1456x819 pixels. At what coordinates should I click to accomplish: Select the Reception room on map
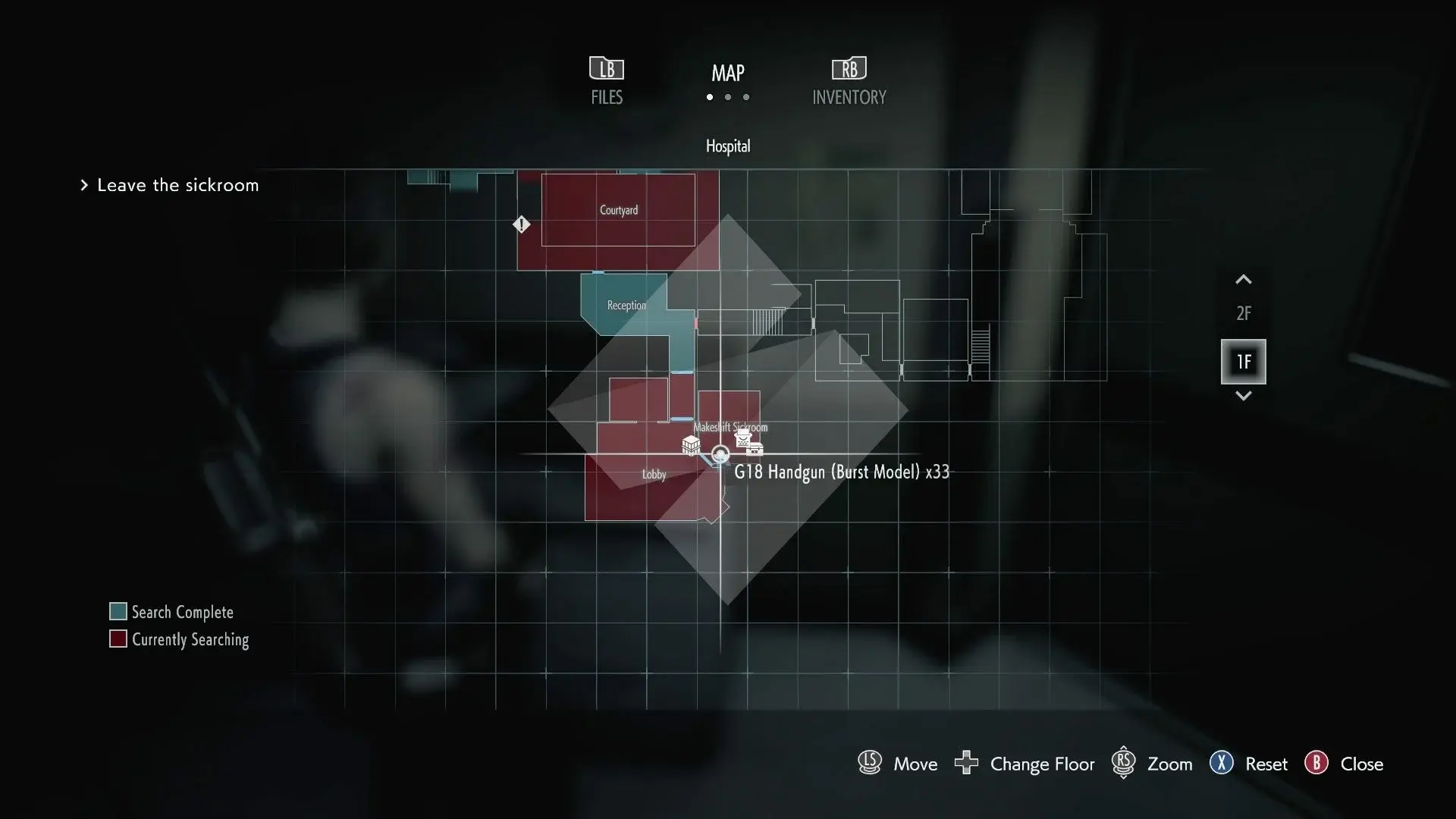coord(626,306)
